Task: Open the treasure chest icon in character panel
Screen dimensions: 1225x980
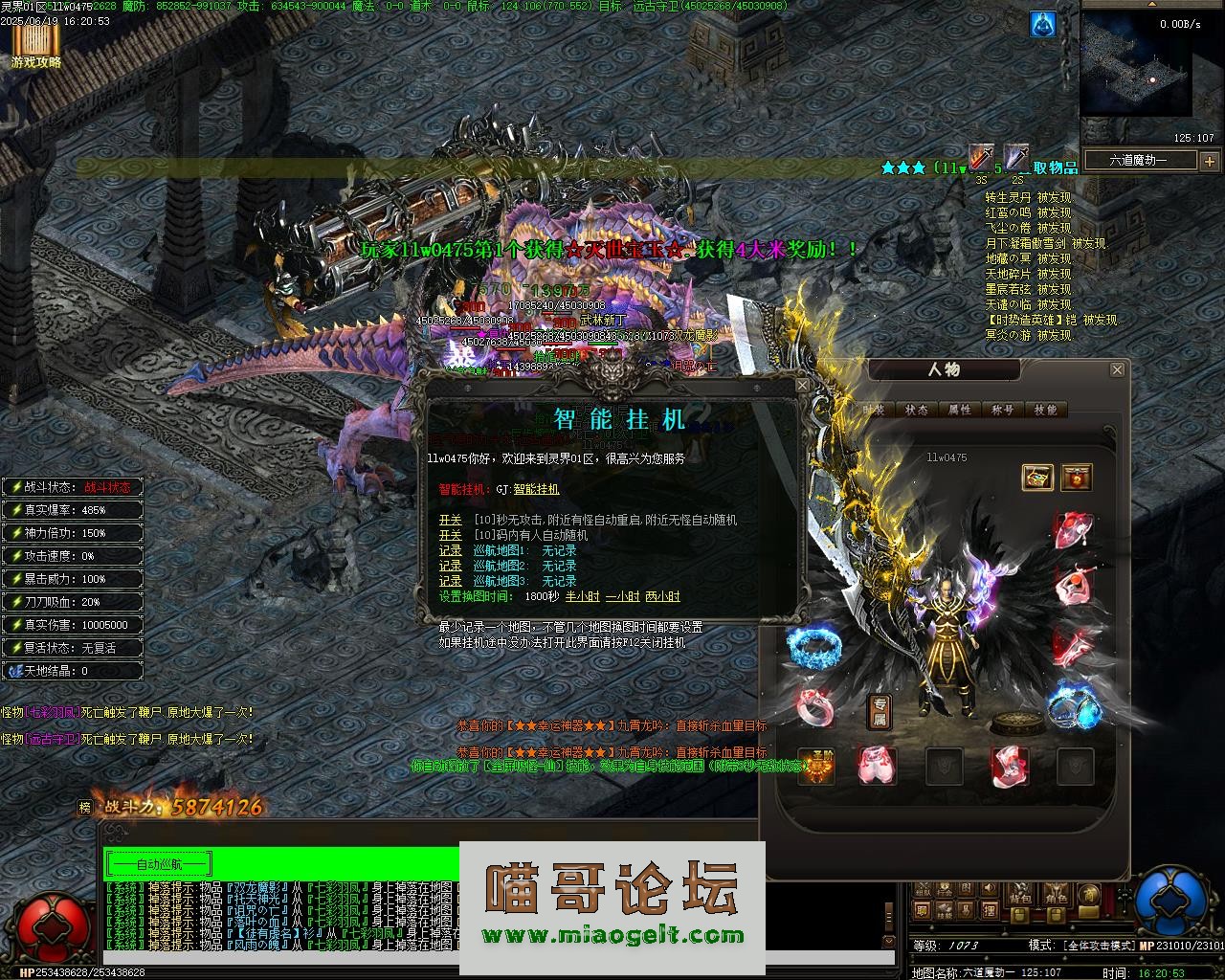Action: pos(1037,477)
